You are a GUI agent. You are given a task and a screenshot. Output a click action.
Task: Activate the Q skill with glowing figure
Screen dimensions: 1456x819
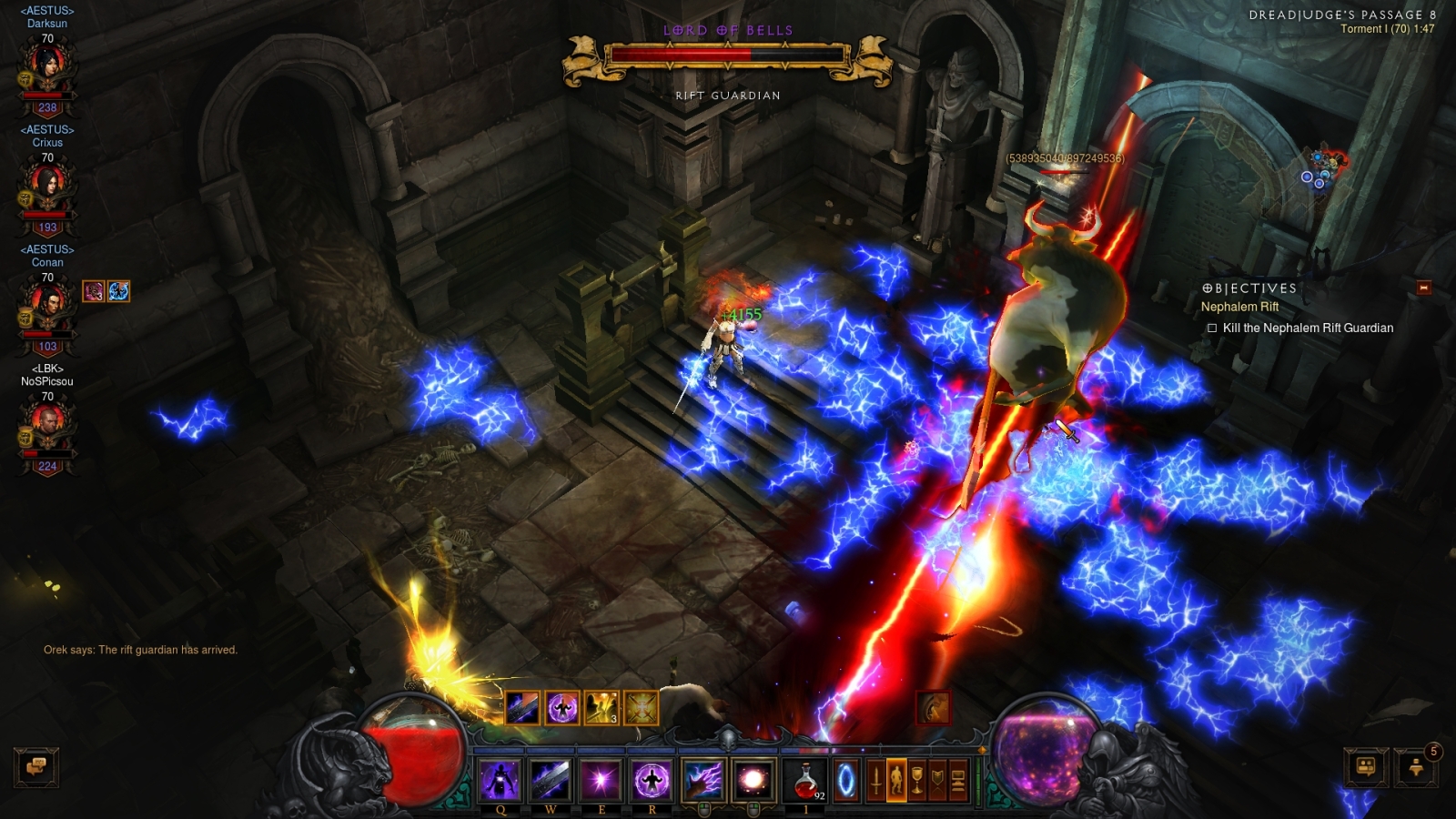tap(500, 780)
